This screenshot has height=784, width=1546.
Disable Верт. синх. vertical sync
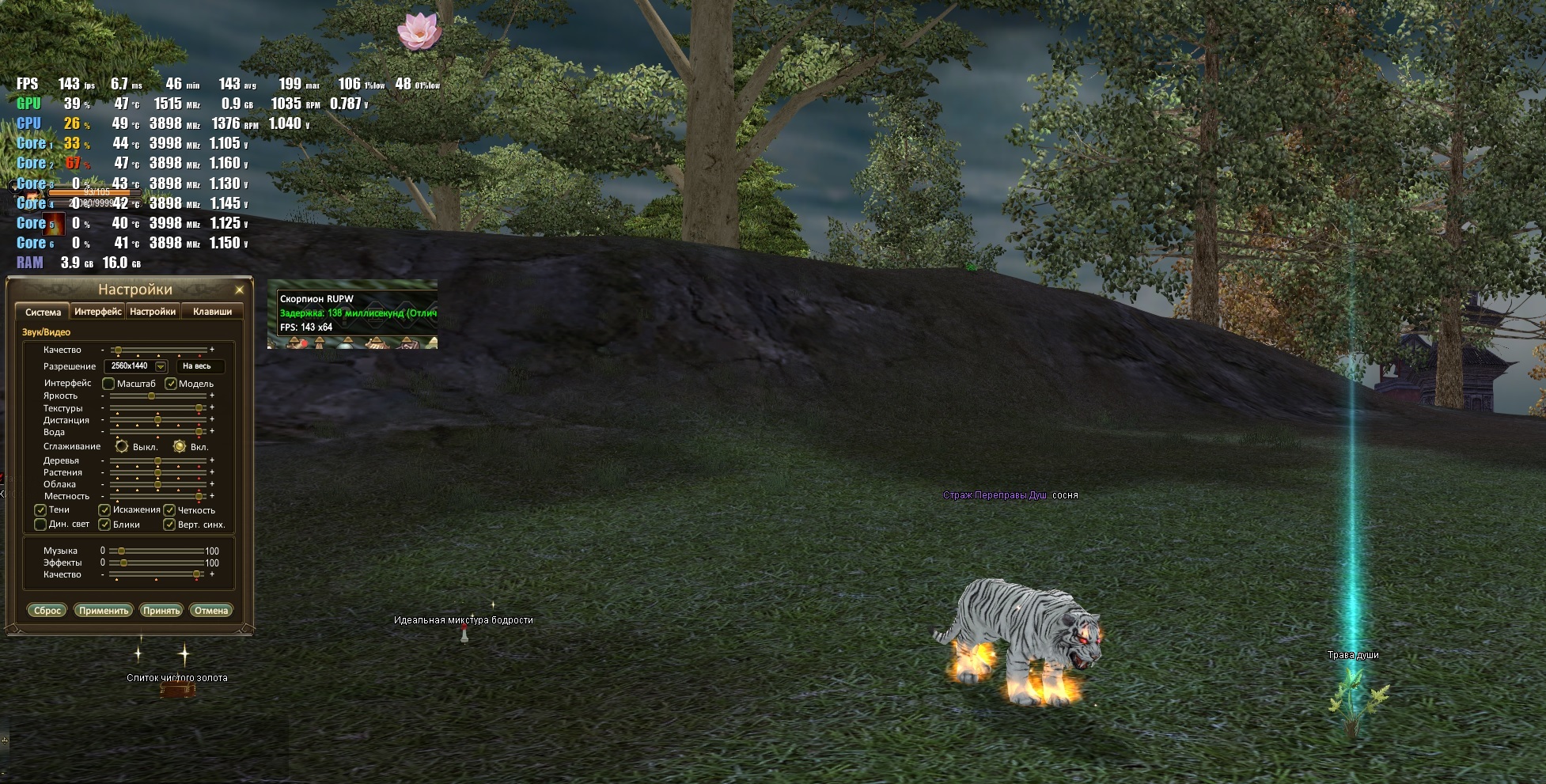[x=169, y=525]
